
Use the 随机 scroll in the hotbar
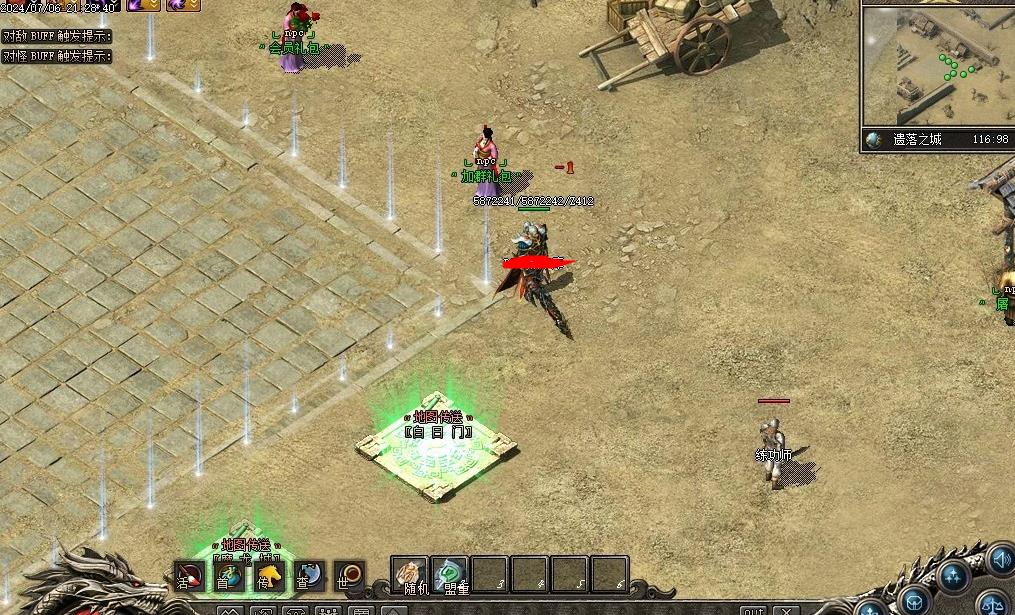(x=409, y=575)
